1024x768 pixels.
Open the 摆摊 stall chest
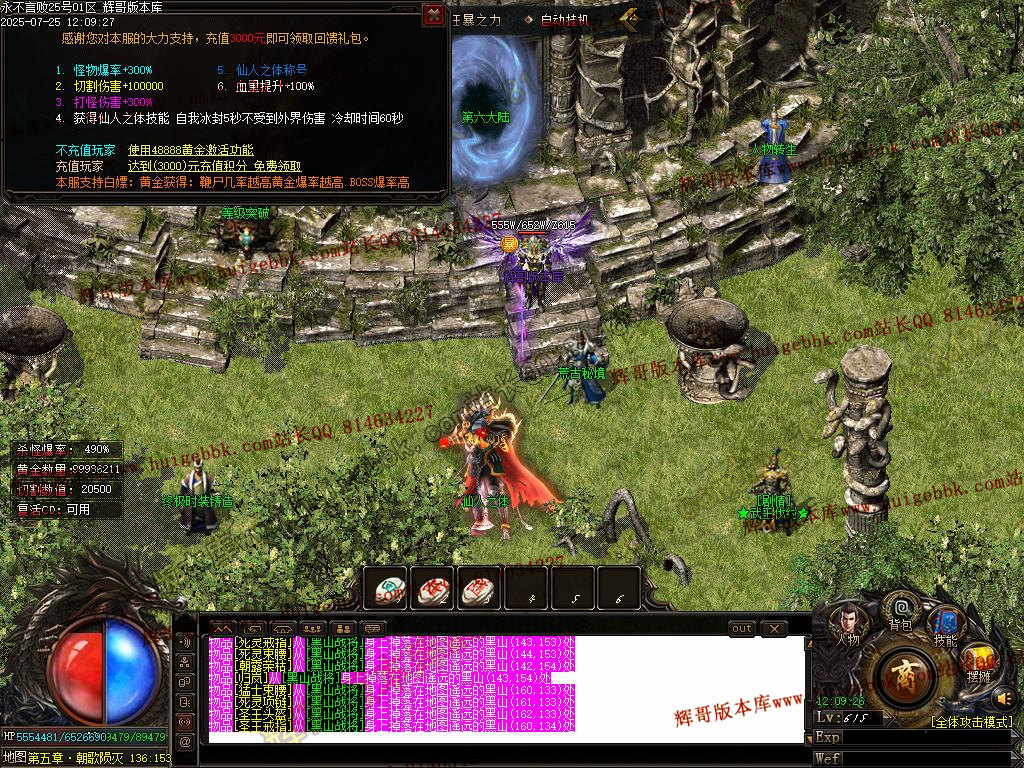coord(980,665)
